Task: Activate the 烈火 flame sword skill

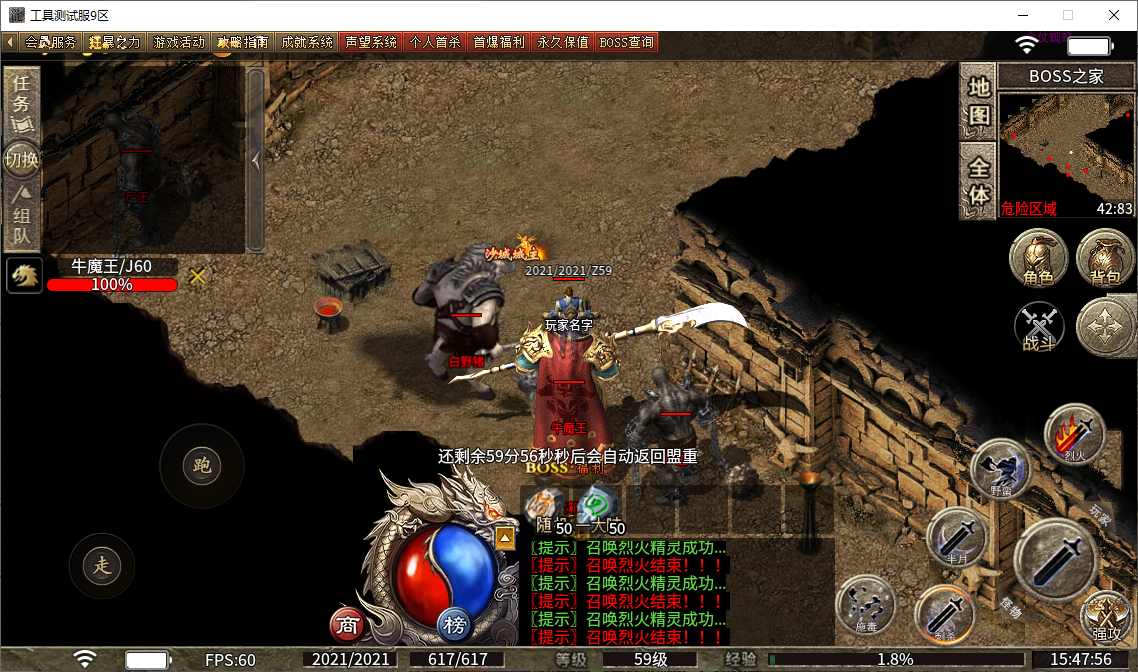Action: tap(1074, 434)
